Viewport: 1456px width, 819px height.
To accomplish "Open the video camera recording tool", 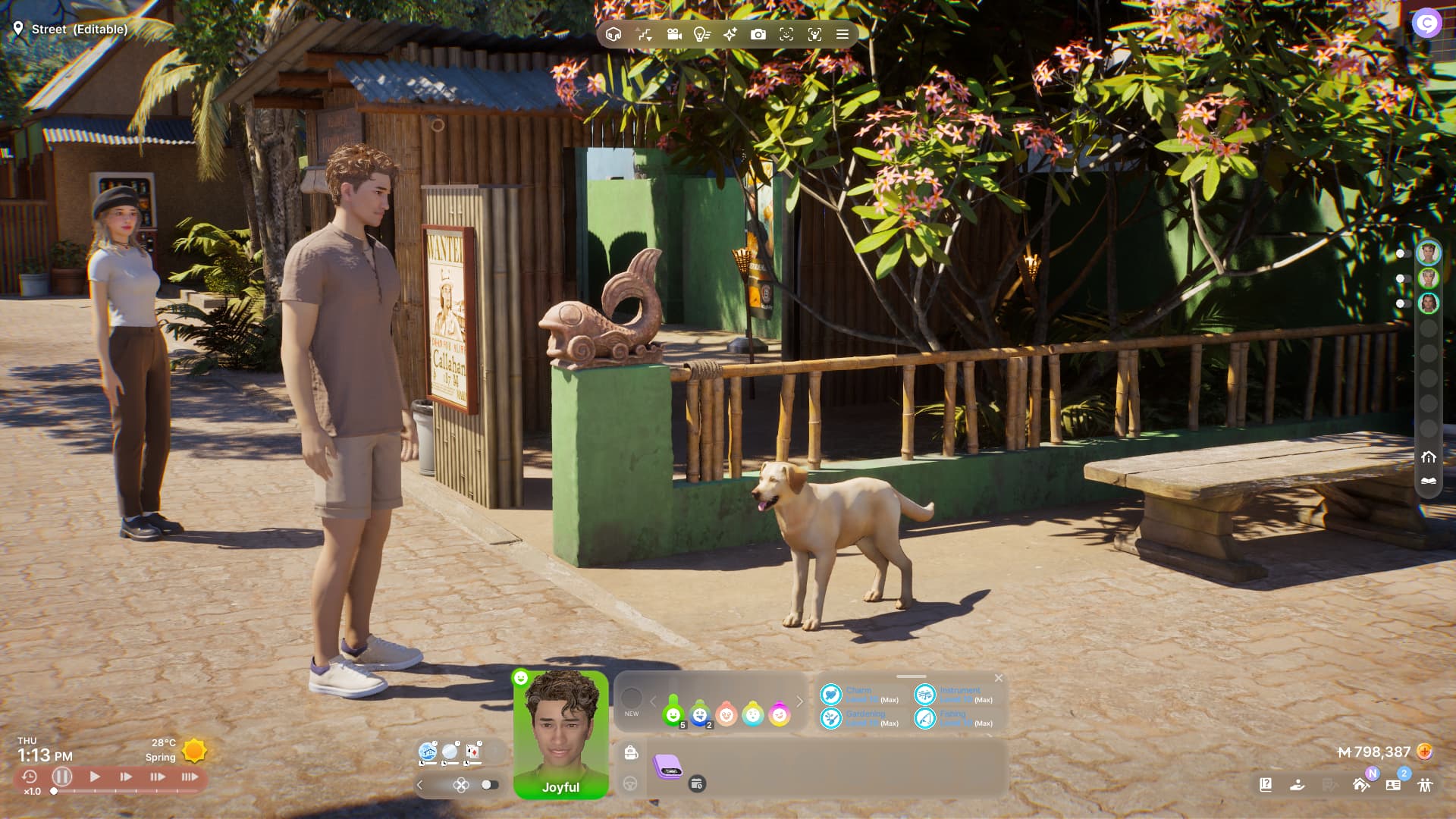I will (x=673, y=34).
